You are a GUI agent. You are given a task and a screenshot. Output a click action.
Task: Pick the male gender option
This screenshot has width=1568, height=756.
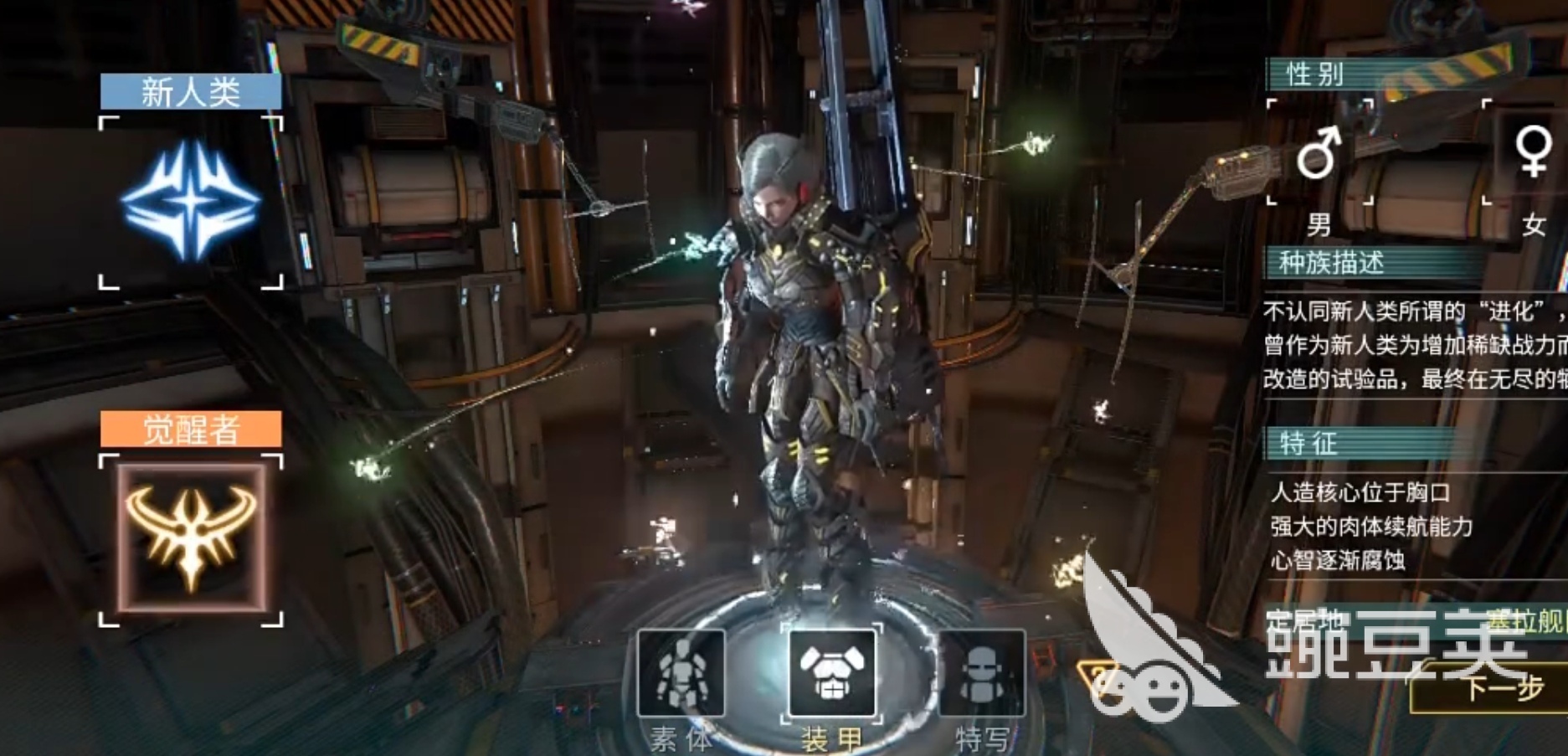1319,153
